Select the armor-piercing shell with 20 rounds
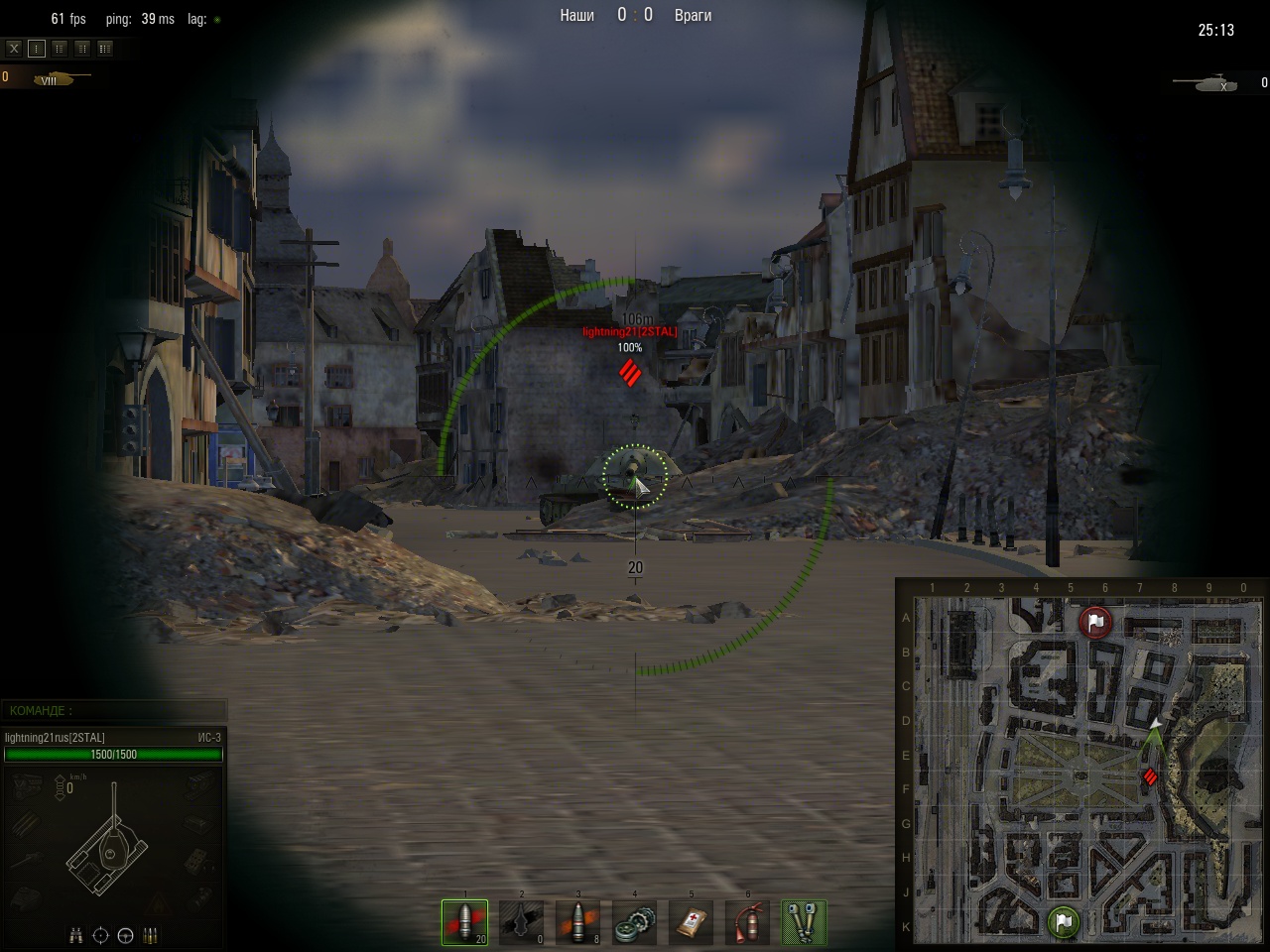This screenshot has height=952, width=1270. pos(464,923)
